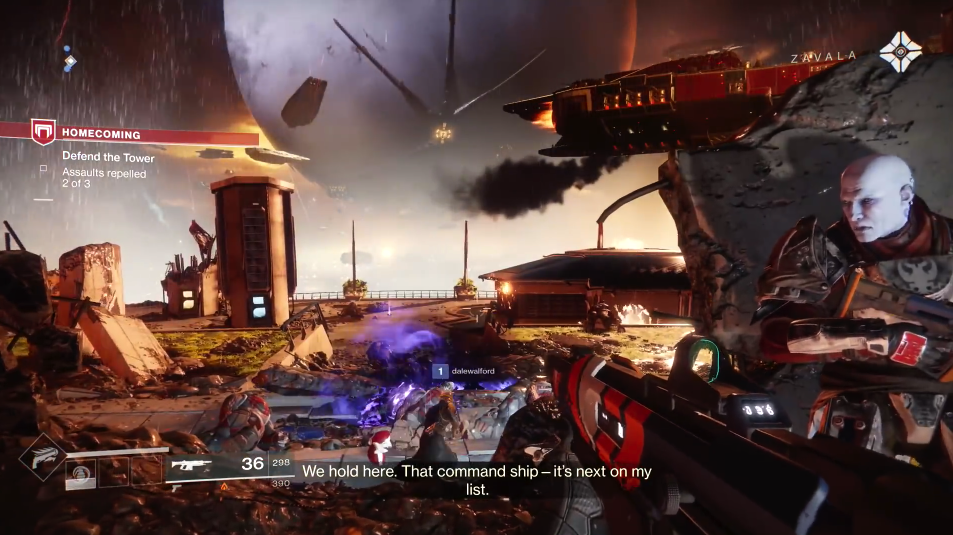The width and height of the screenshot is (953, 535).
Task: Select the grenade ability slot
Action: [x=82, y=472]
